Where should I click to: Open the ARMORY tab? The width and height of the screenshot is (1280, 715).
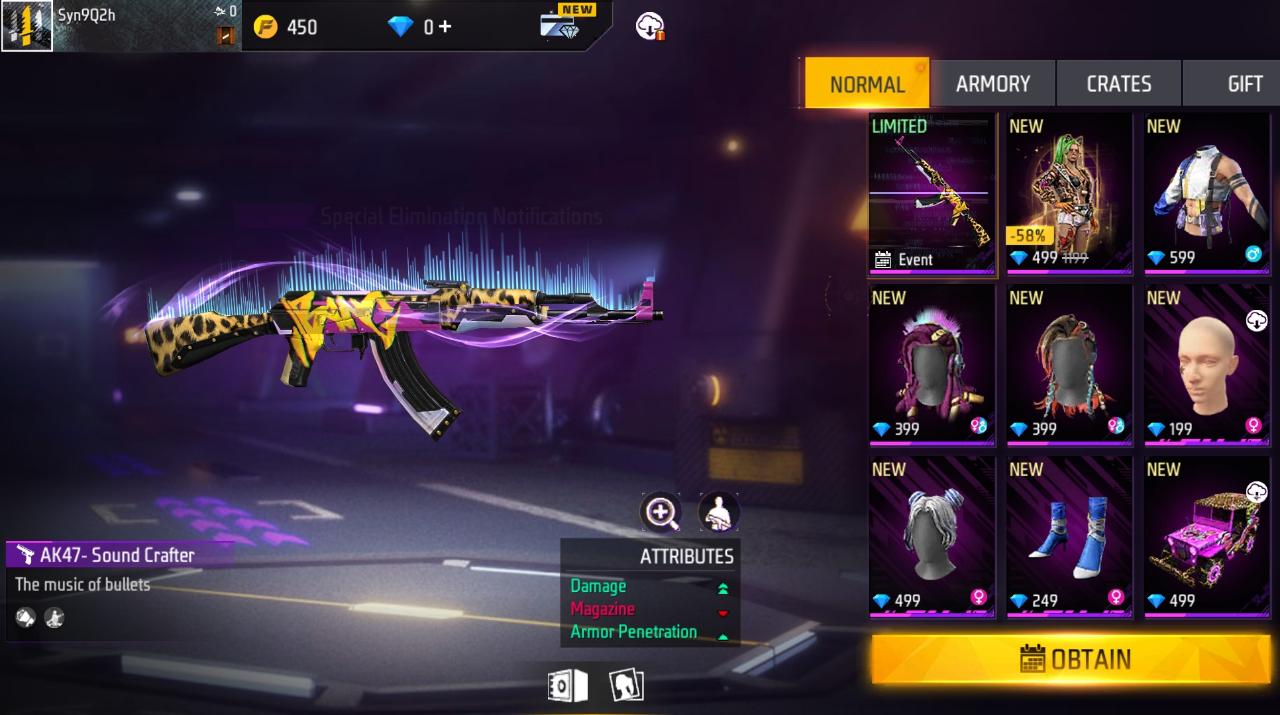click(x=992, y=84)
